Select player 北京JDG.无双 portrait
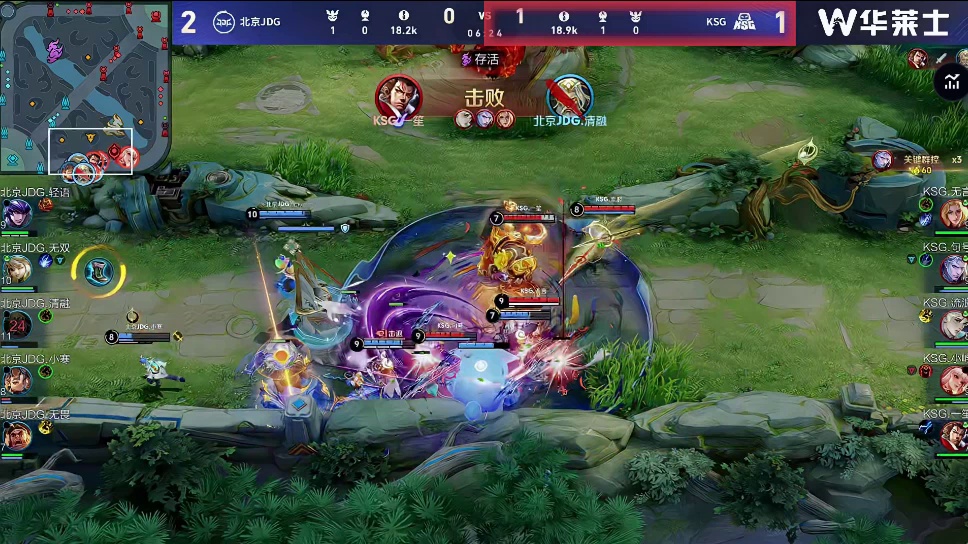 click(x=17, y=268)
